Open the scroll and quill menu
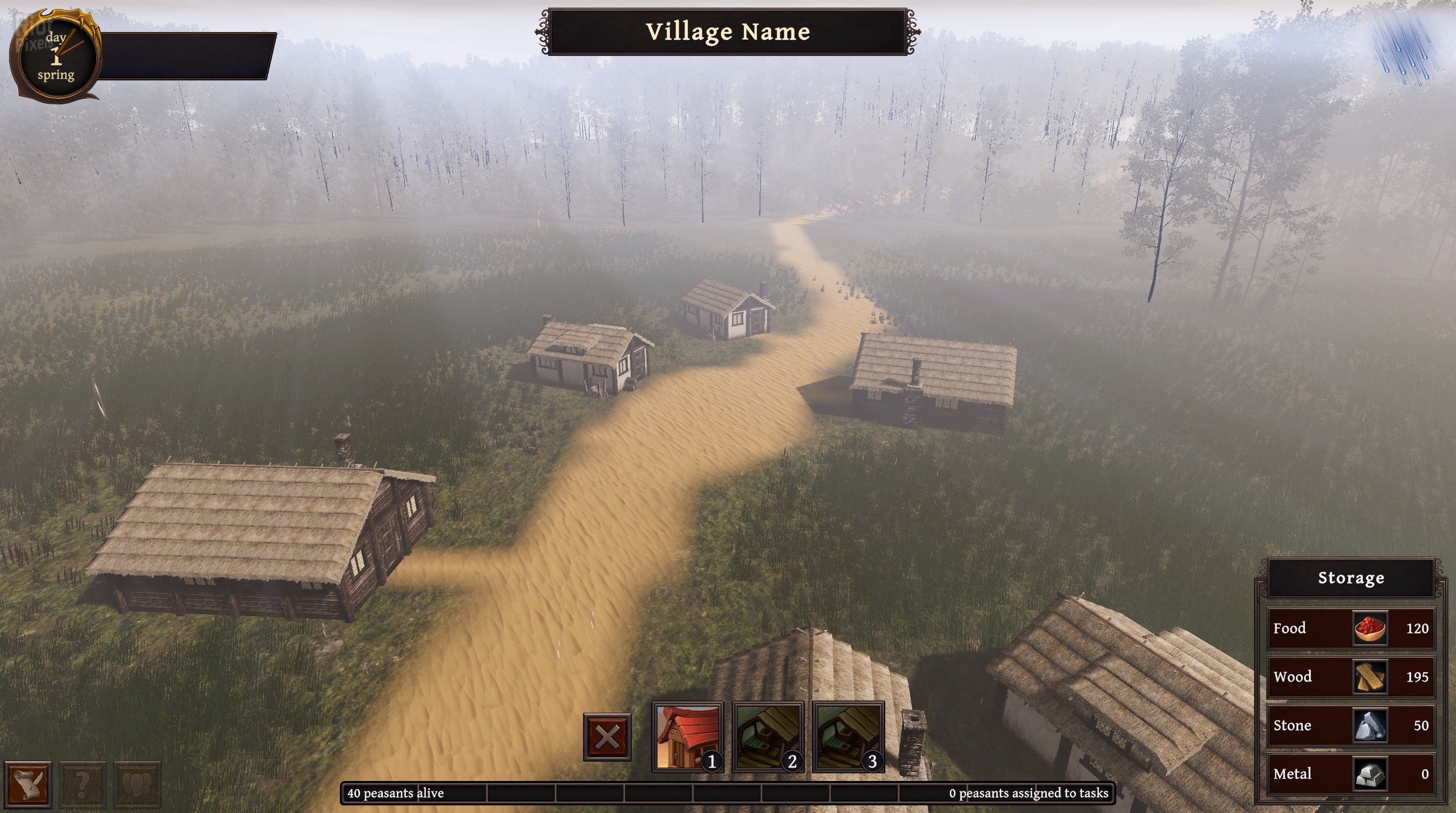Image resolution: width=1456 pixels, height=813 pixels. pyautogui.click(x=27, y=783)
